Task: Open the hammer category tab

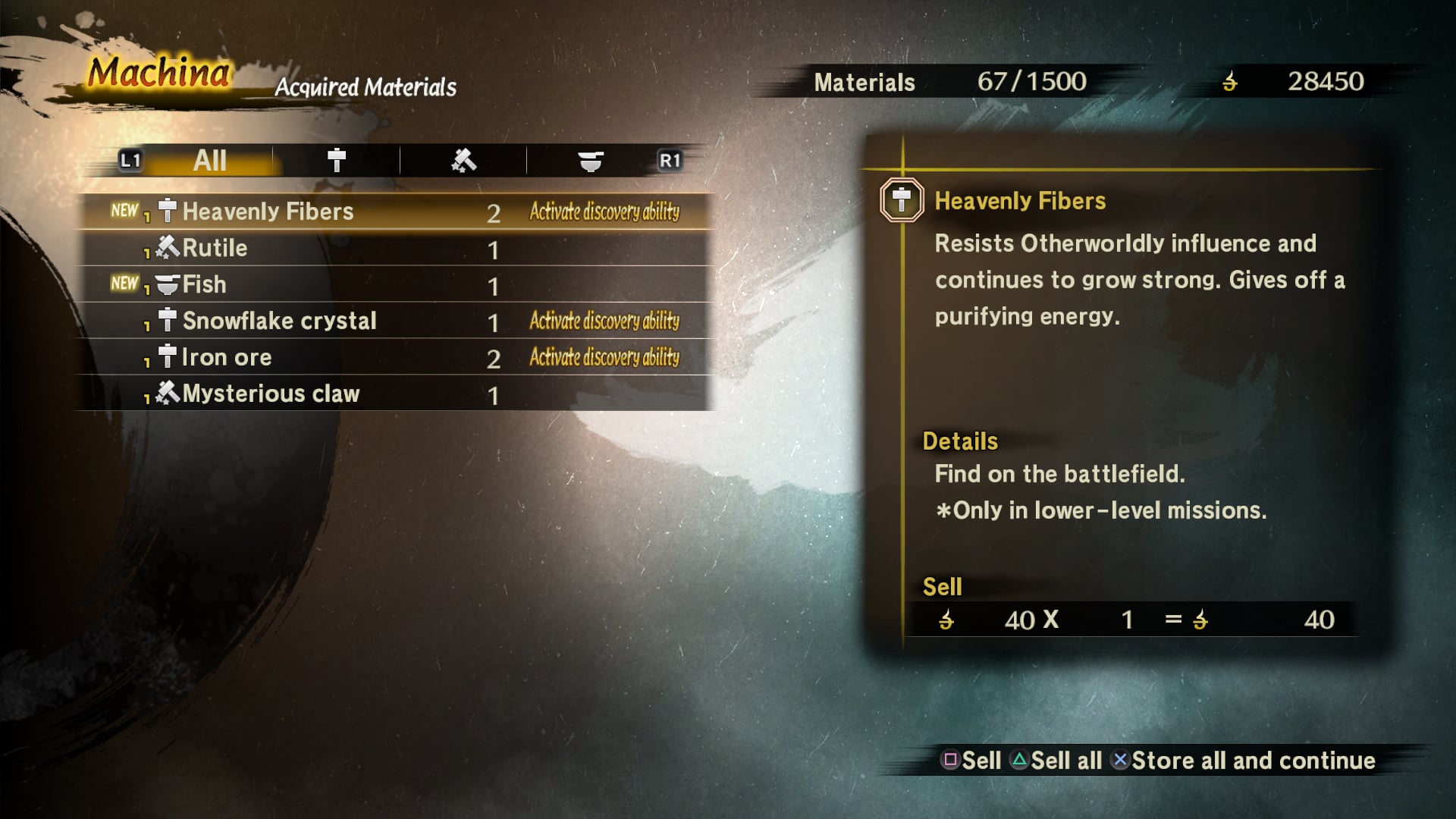Action: [337, 161]
